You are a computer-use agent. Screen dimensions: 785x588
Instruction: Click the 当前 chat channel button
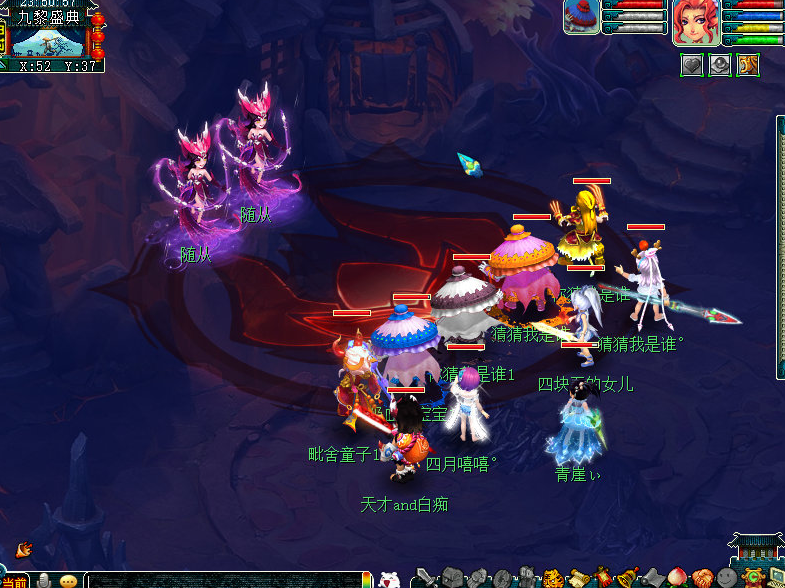pos(14,581)
